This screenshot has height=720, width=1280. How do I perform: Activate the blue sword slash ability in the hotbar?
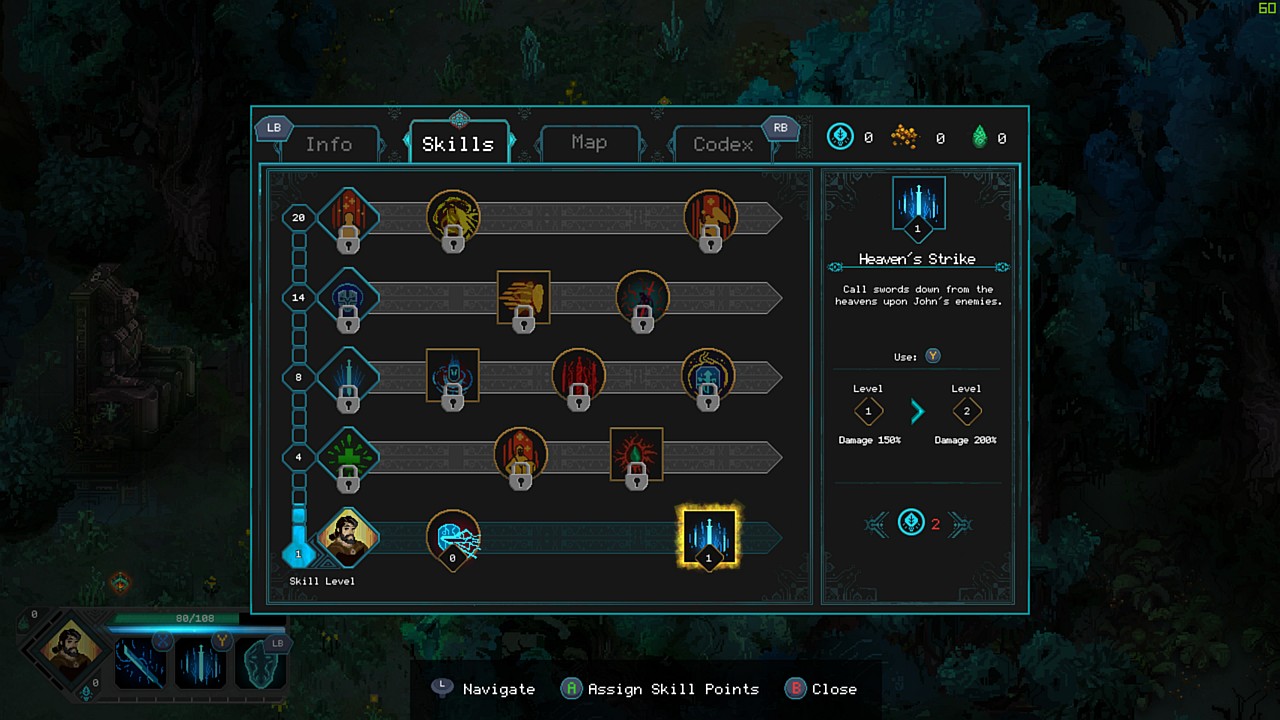point(140,663)
